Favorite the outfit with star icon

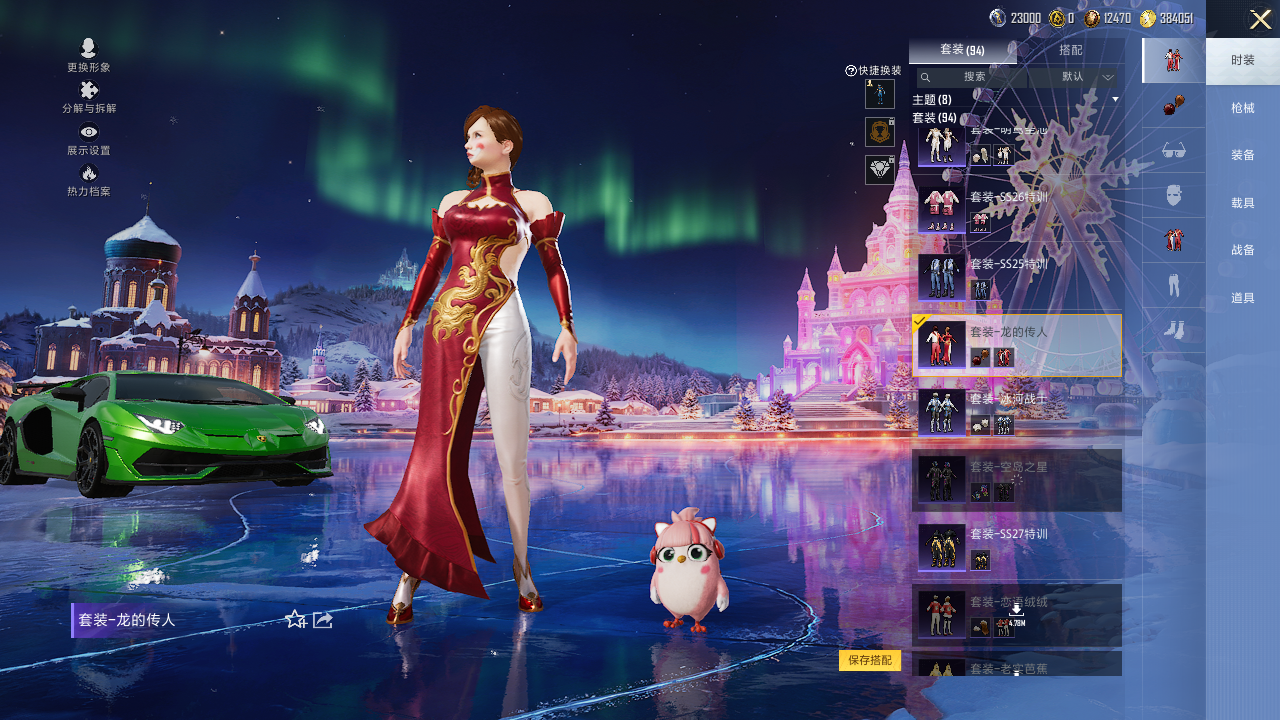[x=296, y=620]
